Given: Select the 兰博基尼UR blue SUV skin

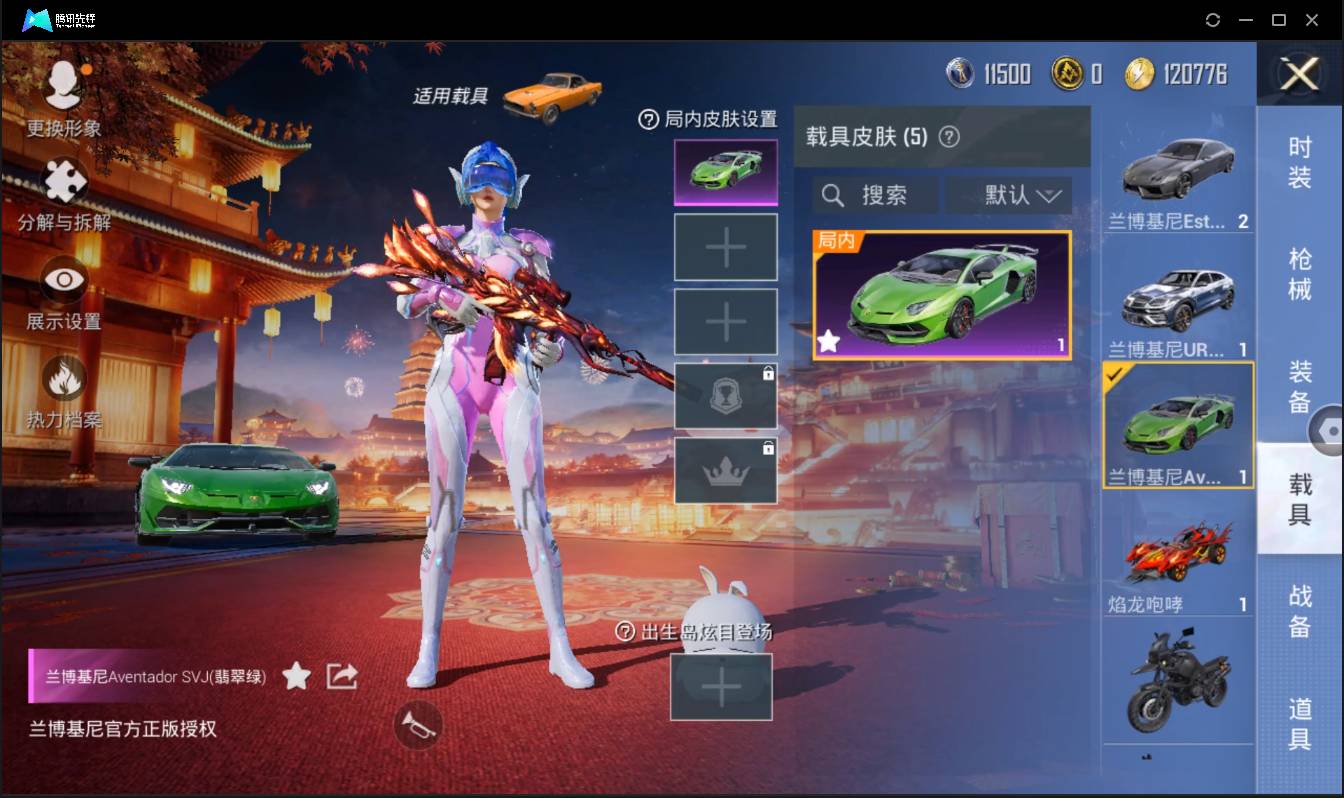Looking at the screenshot, I should tap(1177, 300).
